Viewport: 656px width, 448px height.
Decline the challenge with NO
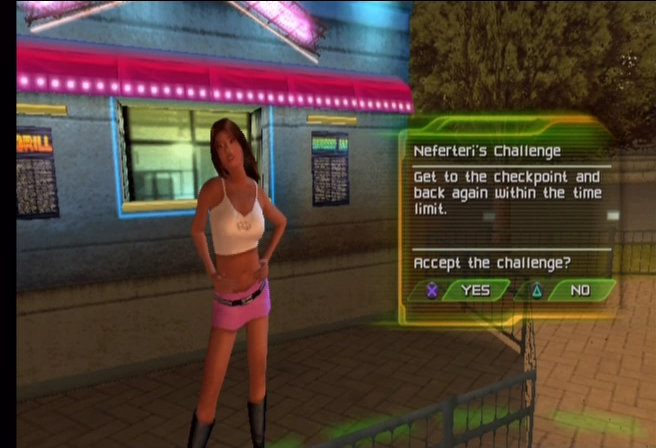pyautogui.click(x=578, y=290)
